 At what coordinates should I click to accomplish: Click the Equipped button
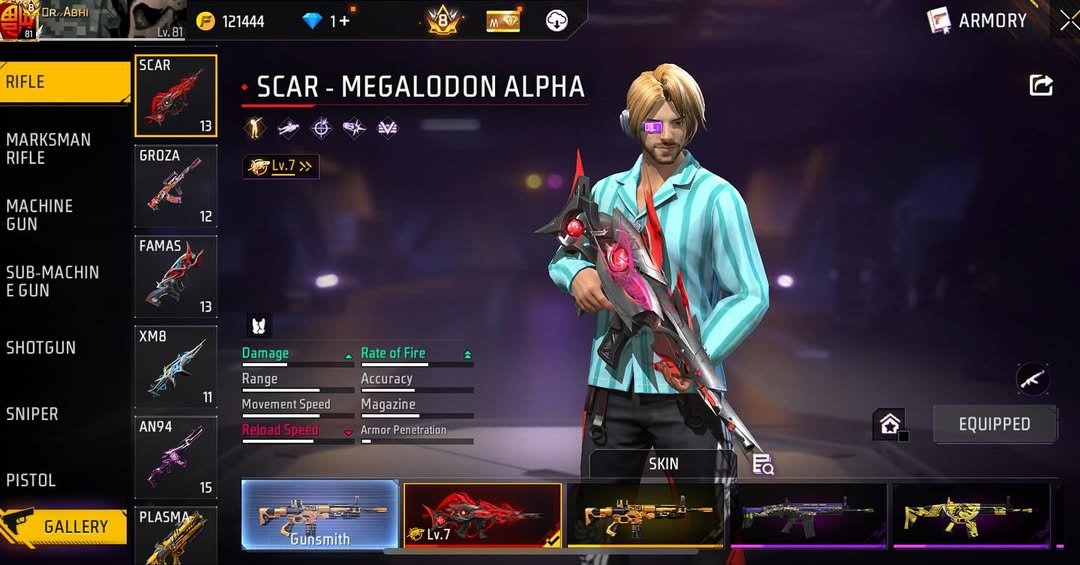coord(994,424)
